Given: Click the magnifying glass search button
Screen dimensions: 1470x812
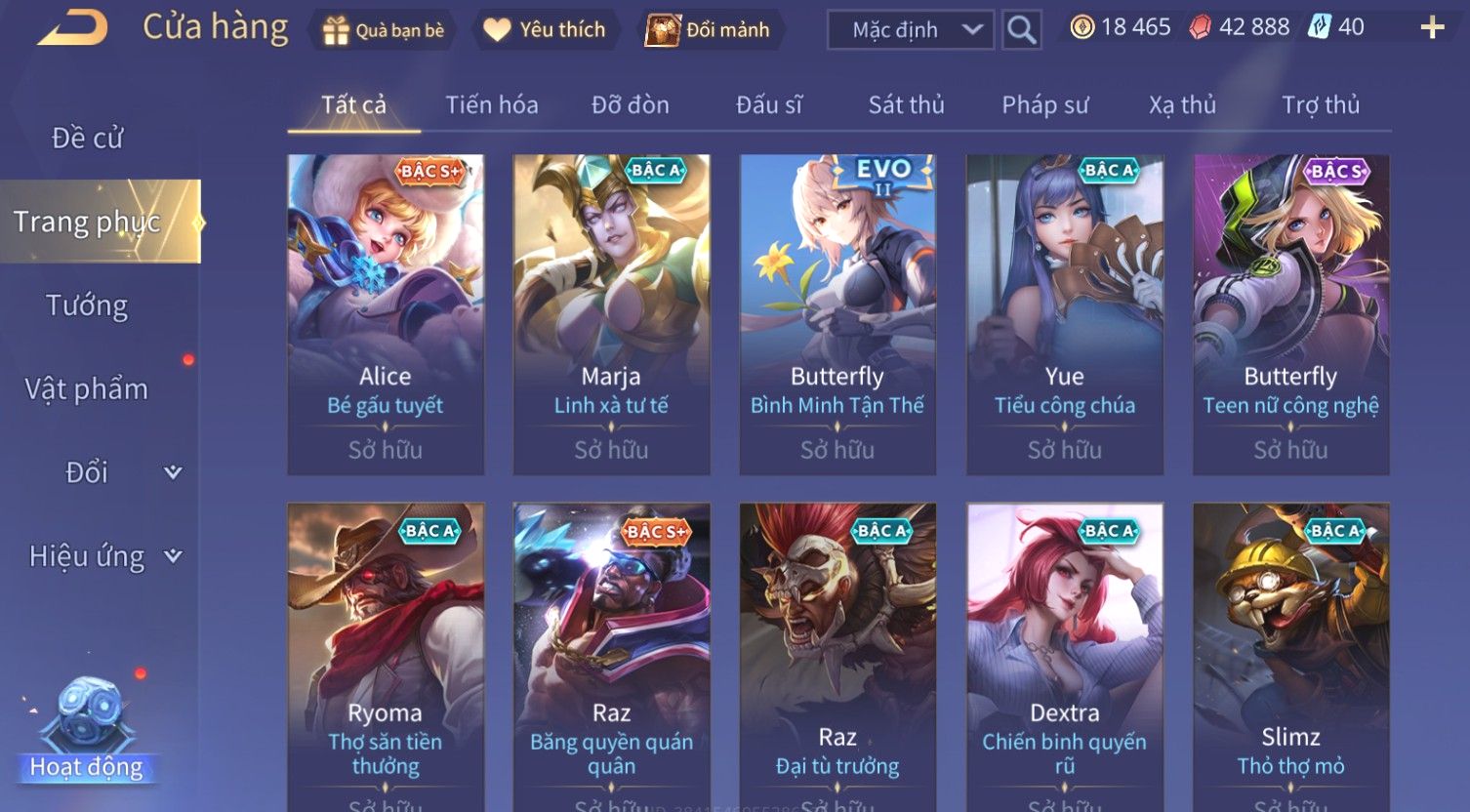Looking at the screenshot, I should coord(1021,30).
